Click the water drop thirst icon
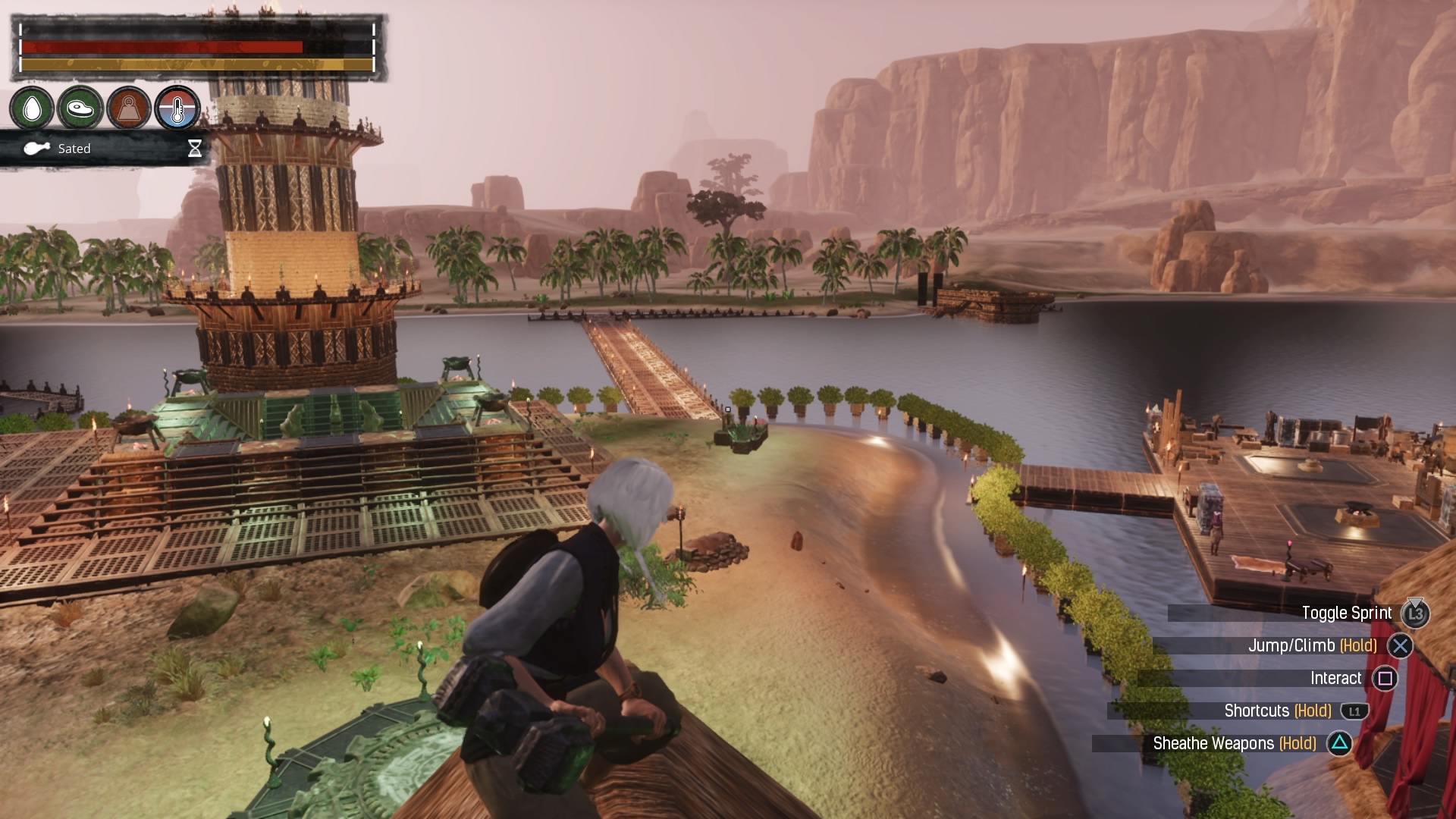This screenshot has height=819, width=1456. click(x=32, y=108)
